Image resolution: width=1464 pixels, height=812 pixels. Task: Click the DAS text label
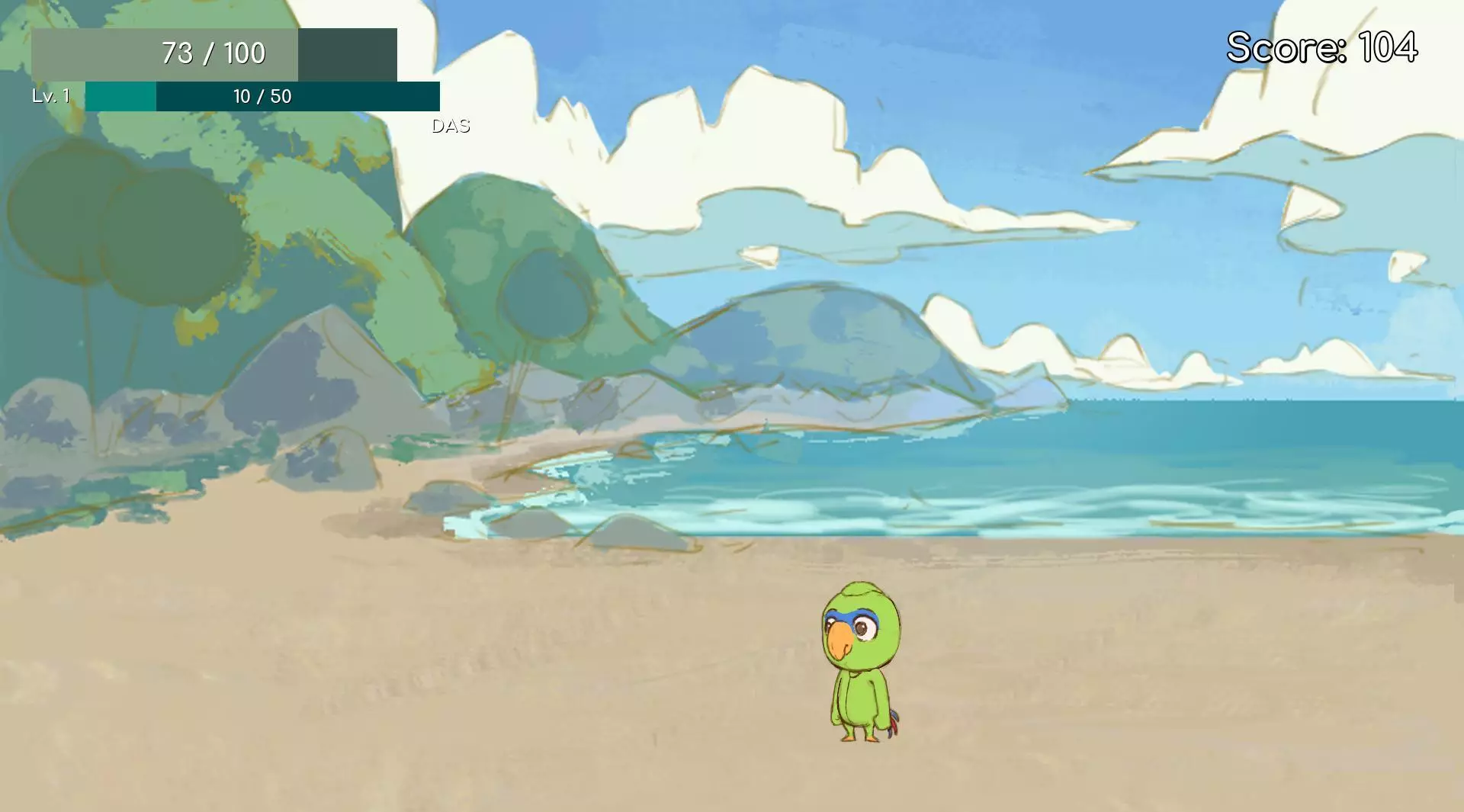[x=451, y=124]
